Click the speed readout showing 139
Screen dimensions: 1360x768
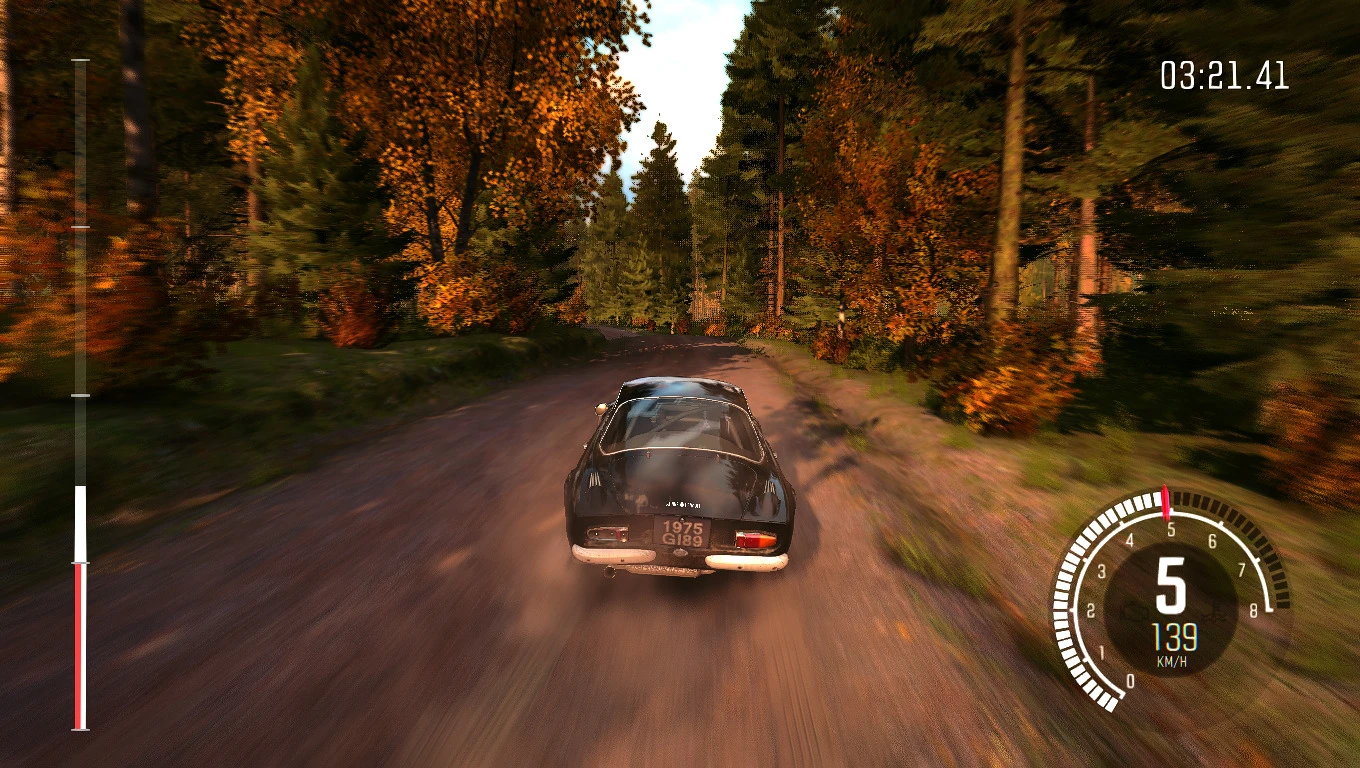(1174, 635)
